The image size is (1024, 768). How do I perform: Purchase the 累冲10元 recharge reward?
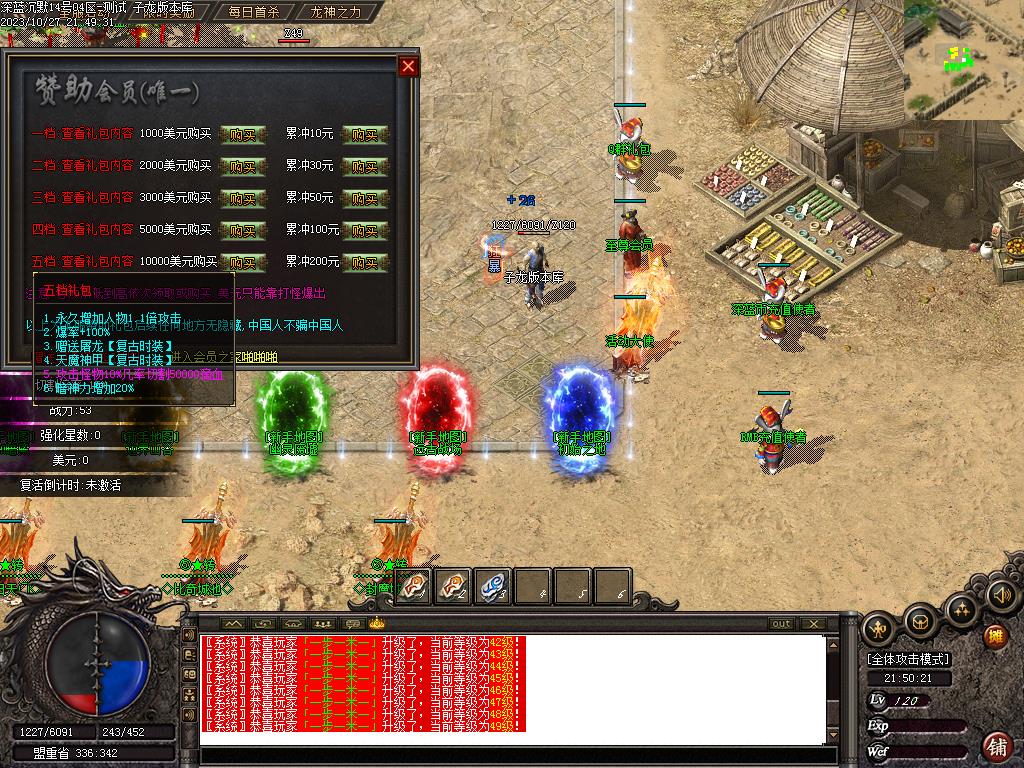pyautogui.click(x=365, y=134)
